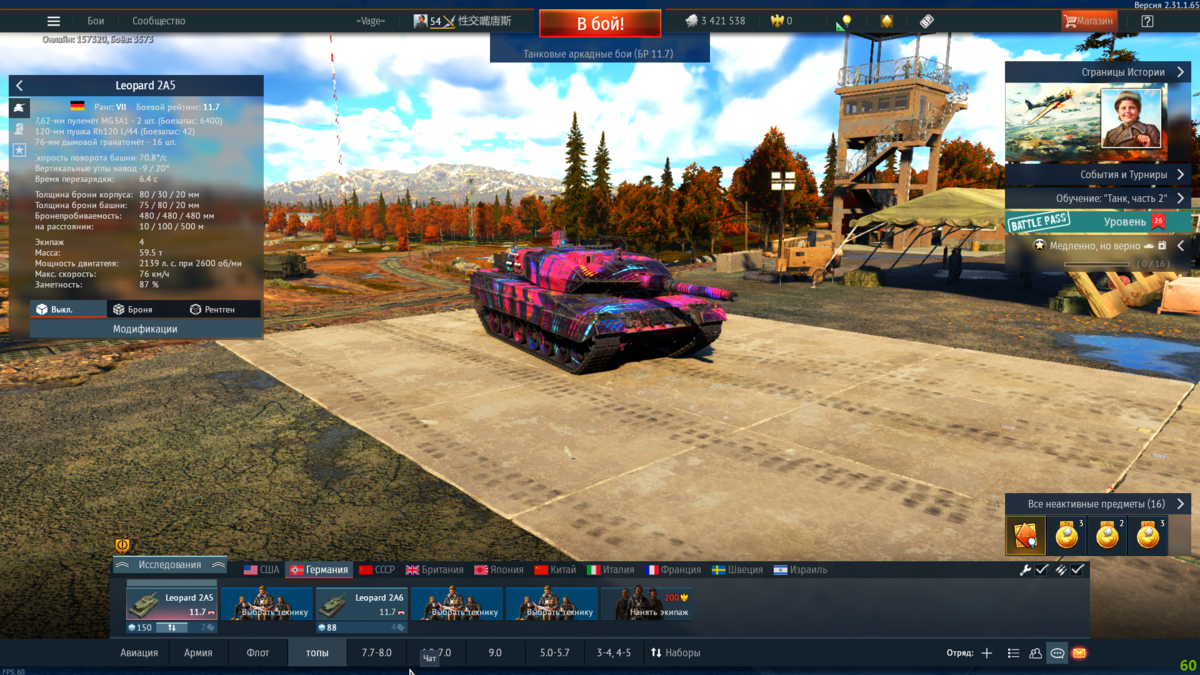Select the Германия nation tab
This screenshot has height=675, width=1200.
coord(318,570)
